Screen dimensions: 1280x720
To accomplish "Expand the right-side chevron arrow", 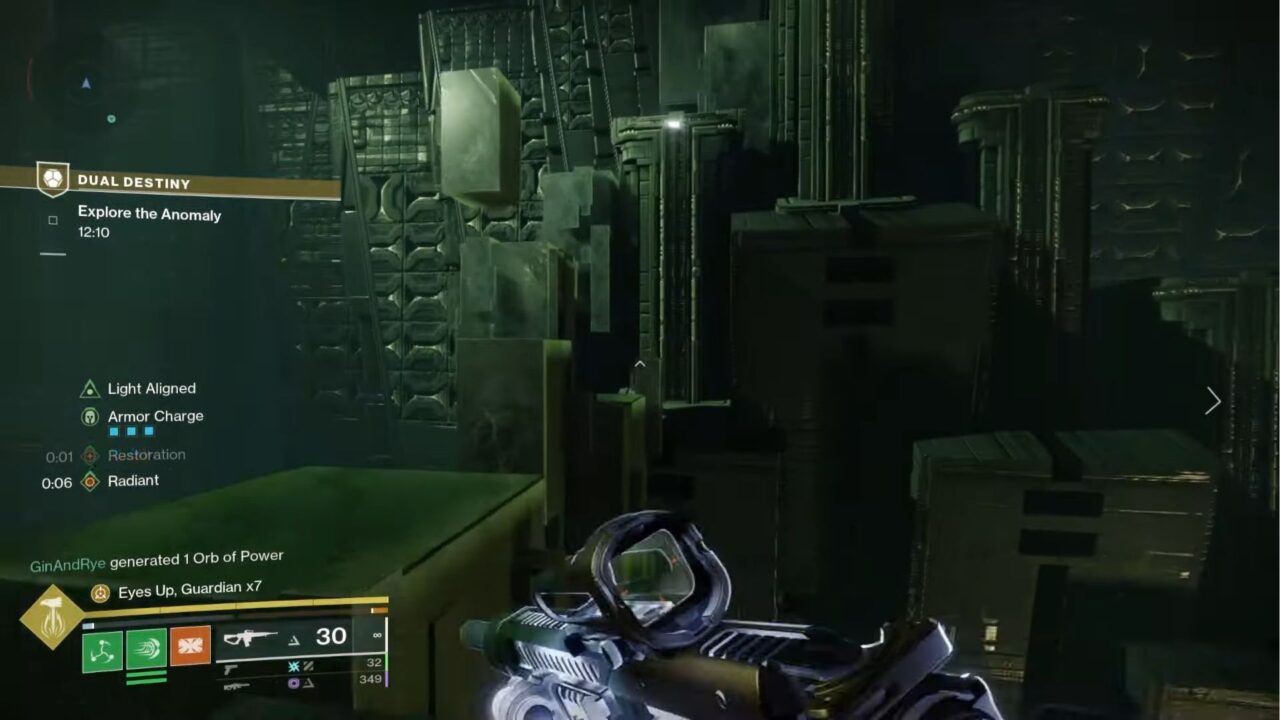I will pyautogui.click(x=1212, y=401).
